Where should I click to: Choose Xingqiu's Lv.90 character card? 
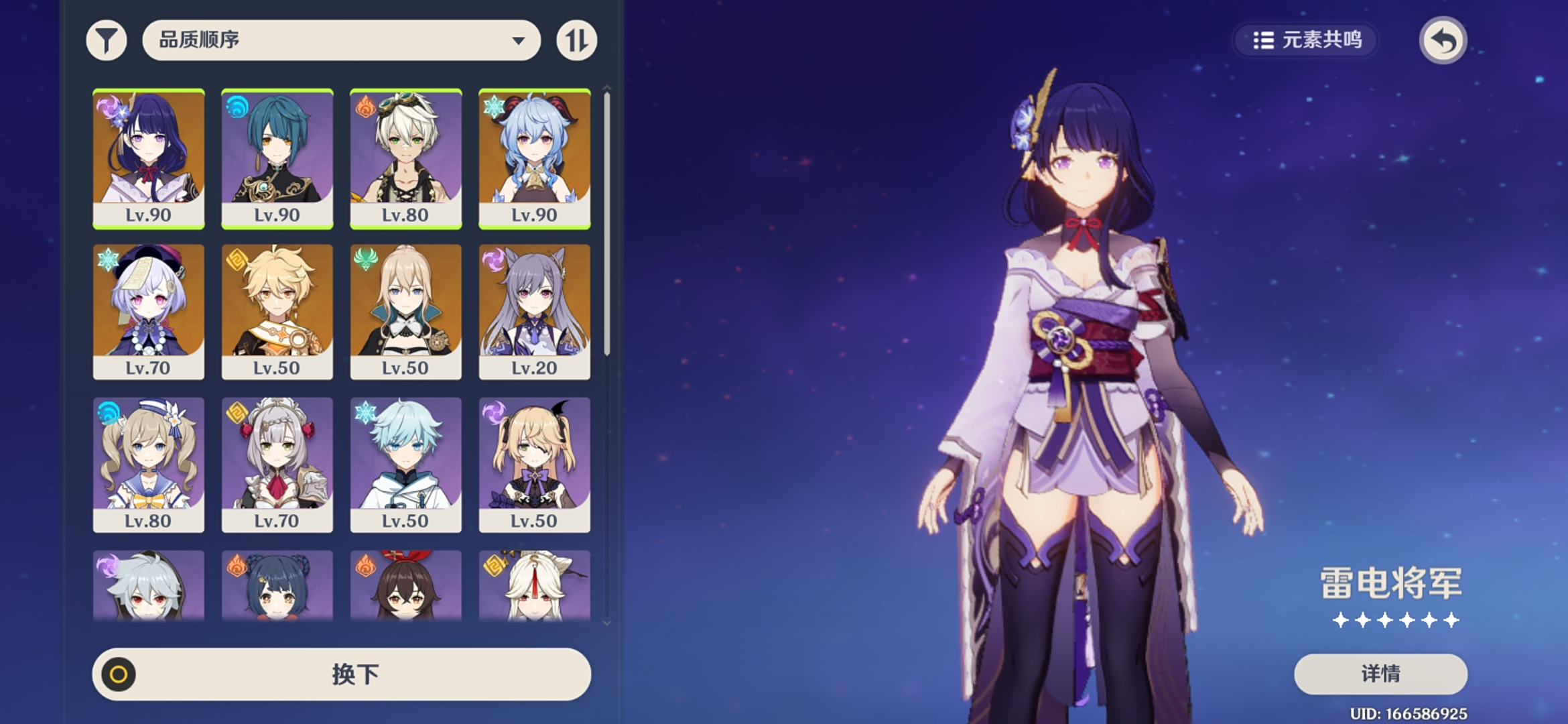click(277, 158)
